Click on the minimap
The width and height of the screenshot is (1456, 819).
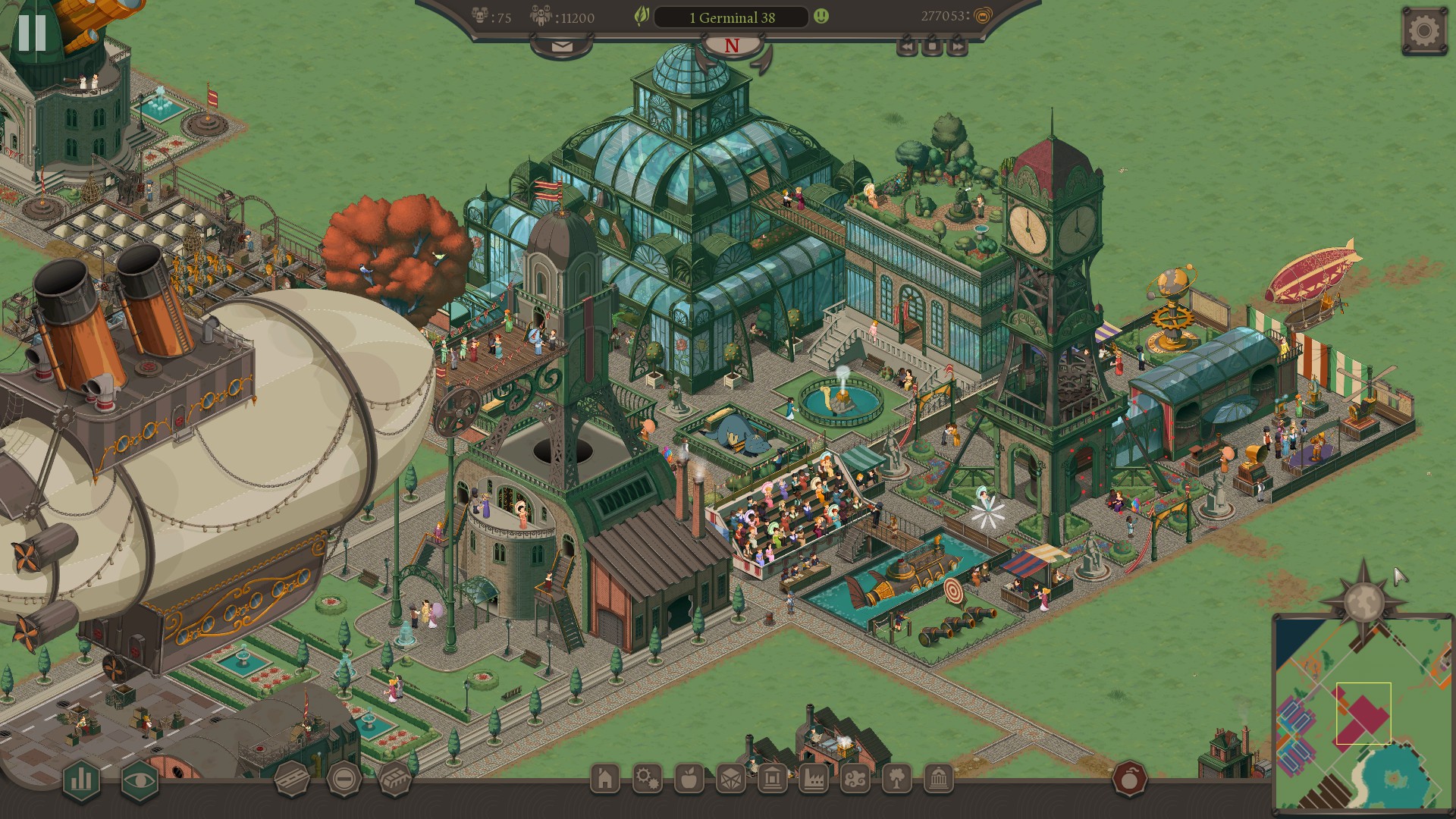click(x=1363, y=713)
